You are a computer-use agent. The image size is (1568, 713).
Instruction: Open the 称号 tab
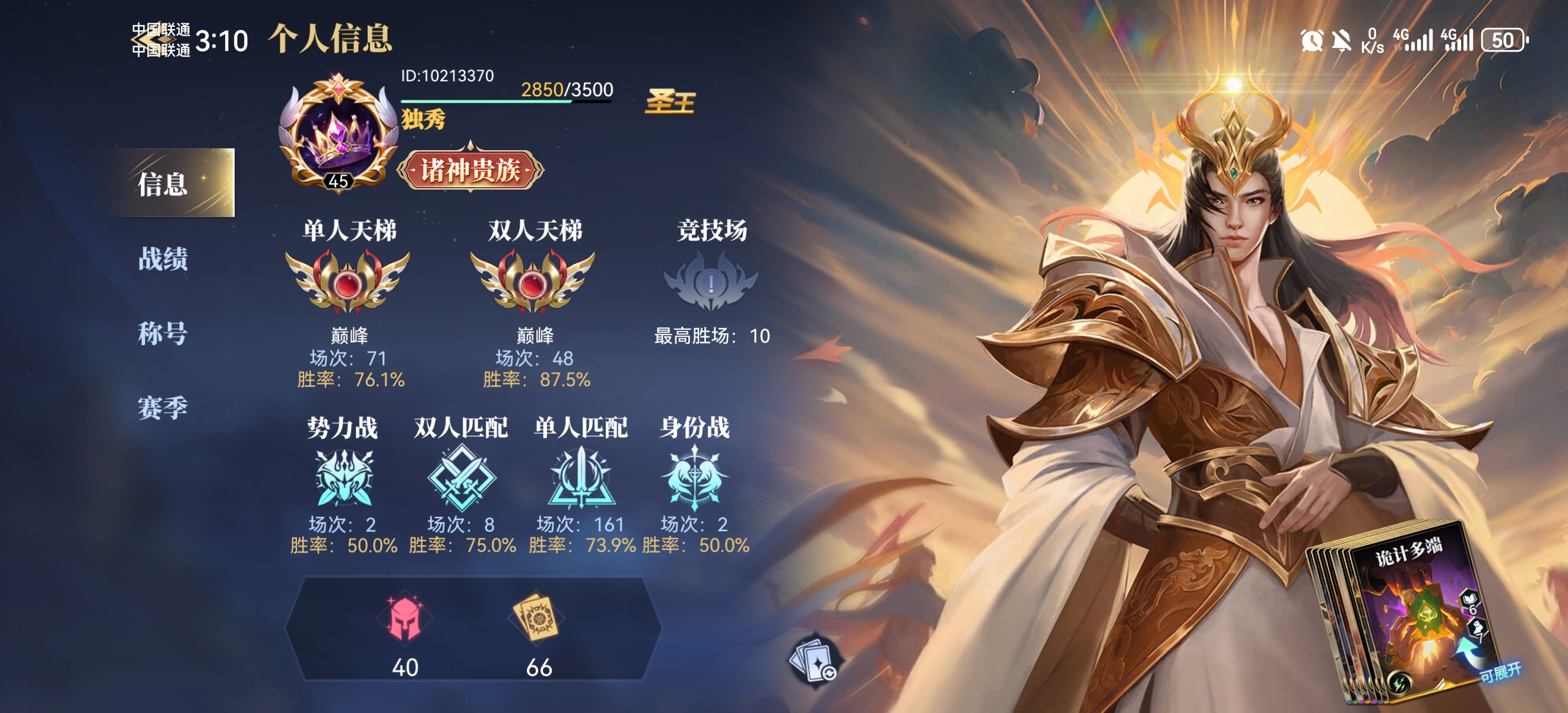click(163, 333)
